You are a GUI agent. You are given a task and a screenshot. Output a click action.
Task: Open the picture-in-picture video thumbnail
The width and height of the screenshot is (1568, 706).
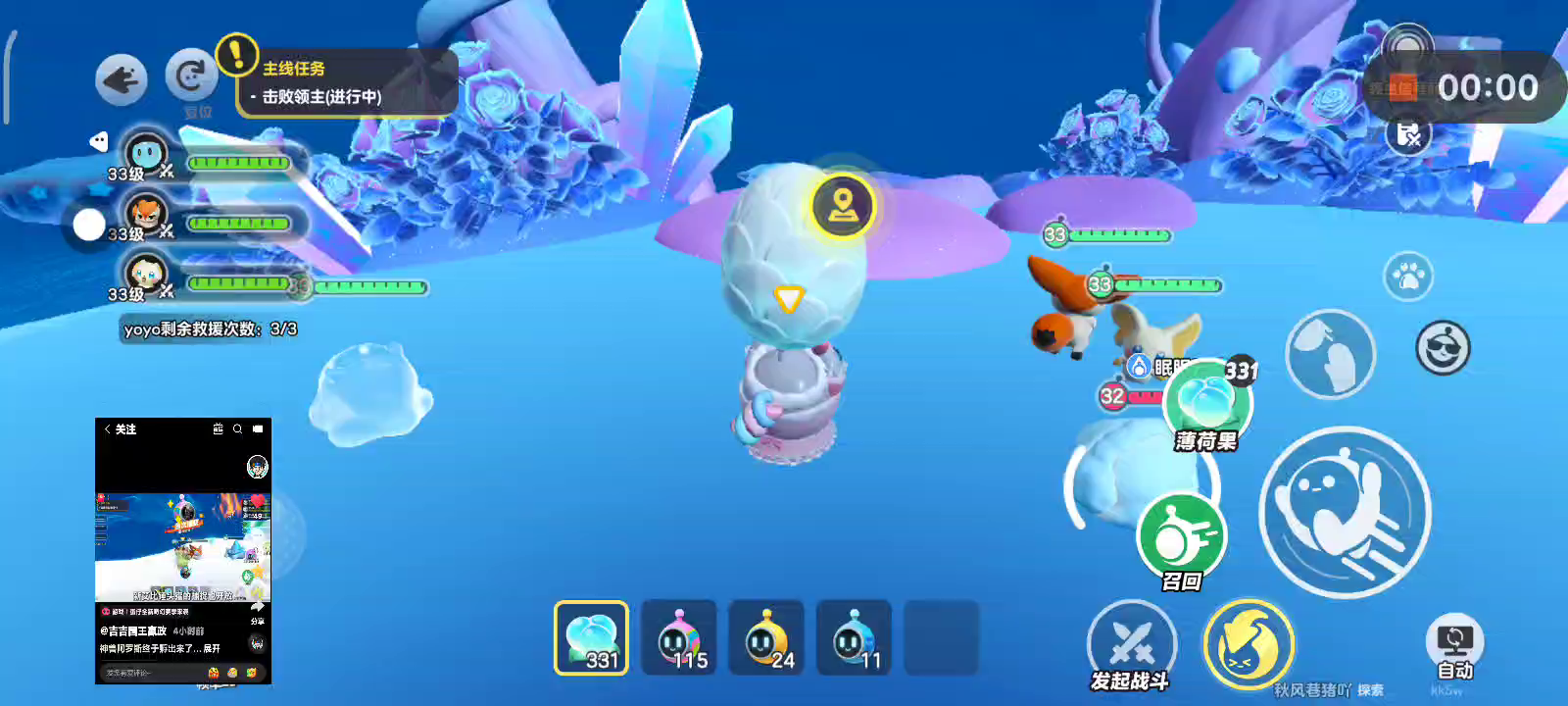pos(183,550)
